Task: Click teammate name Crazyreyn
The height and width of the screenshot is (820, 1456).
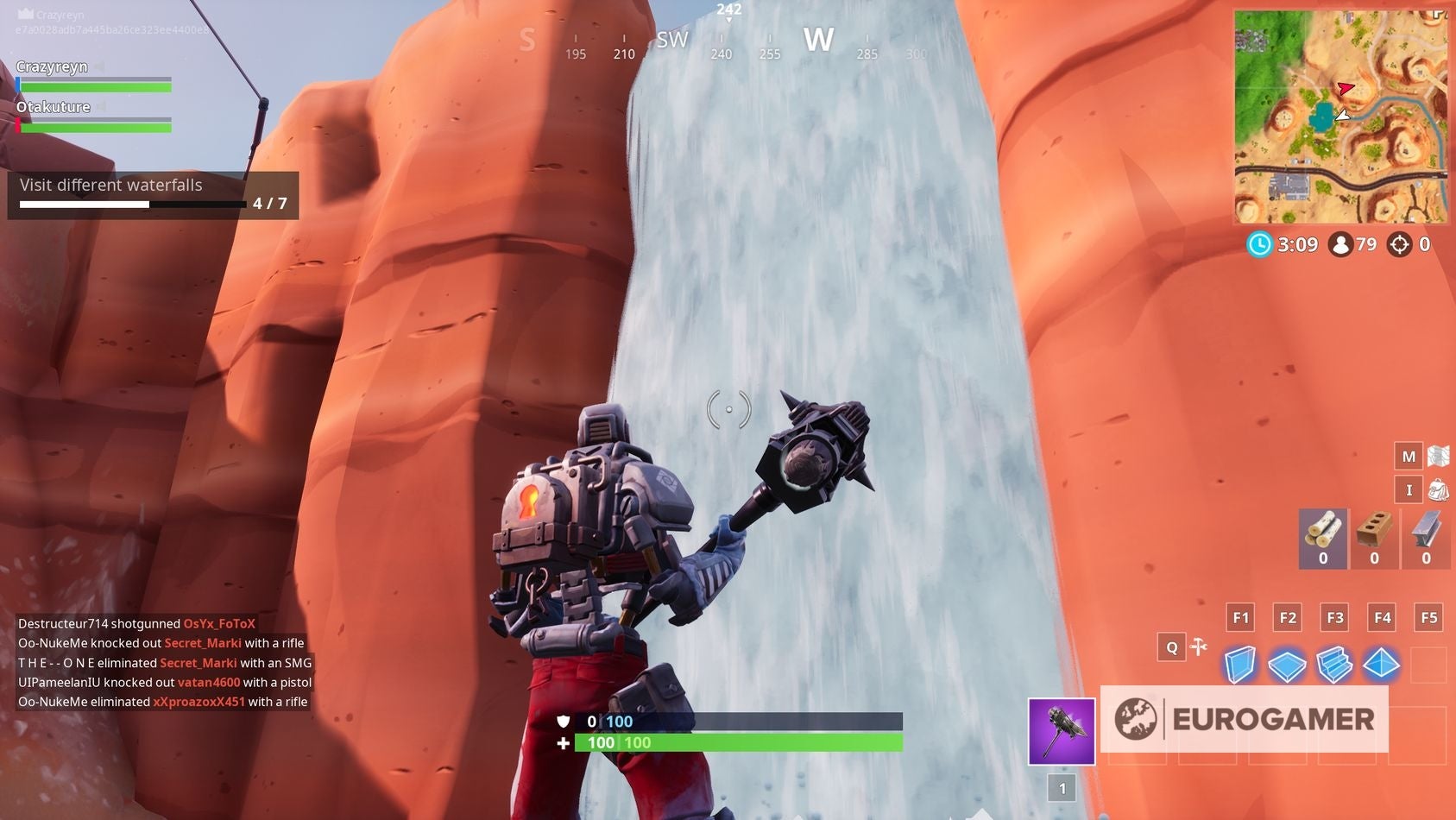Action: point(52,66)
